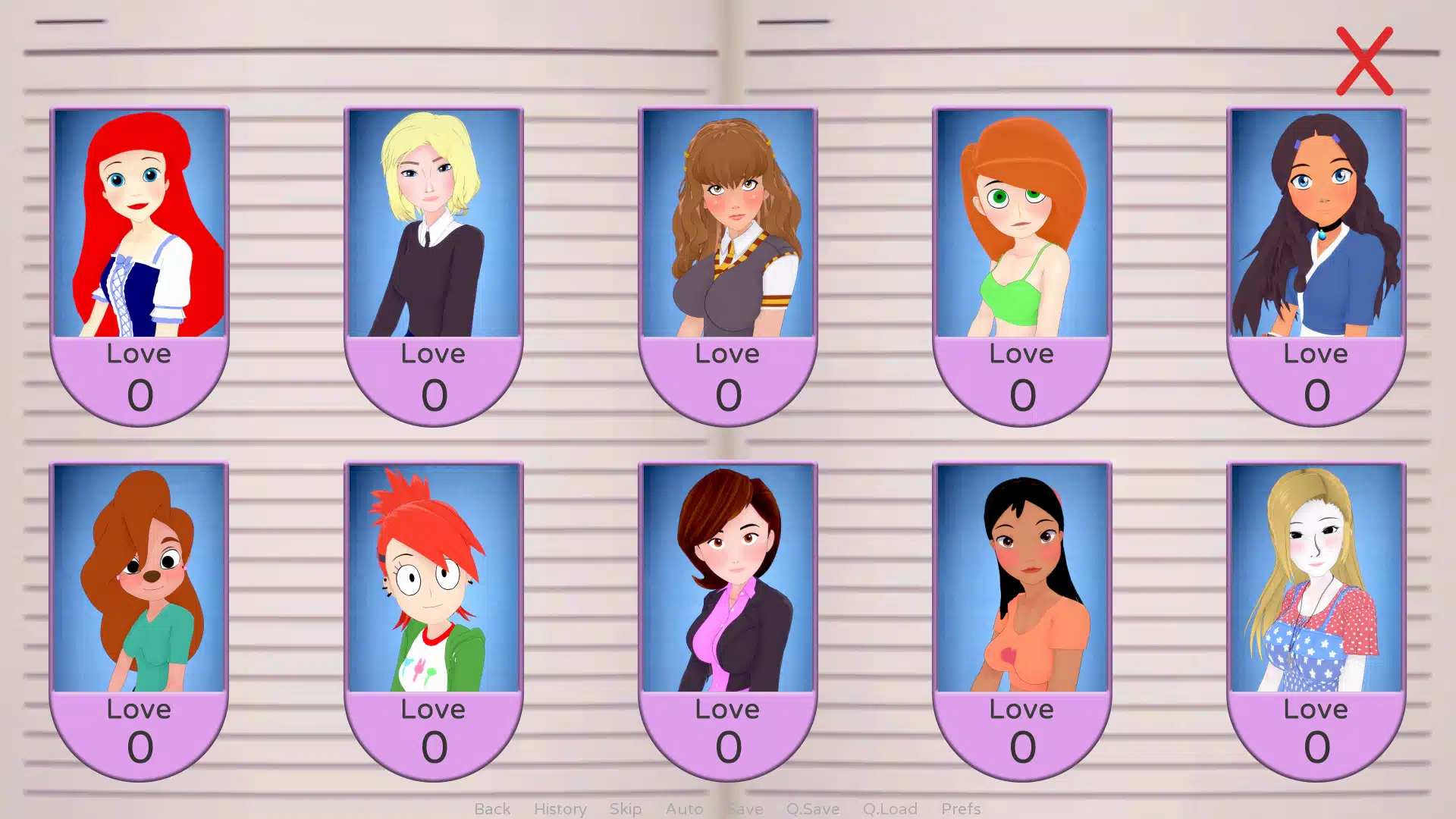Open the History log
The image size is (1456, 819).
point(560,808)
